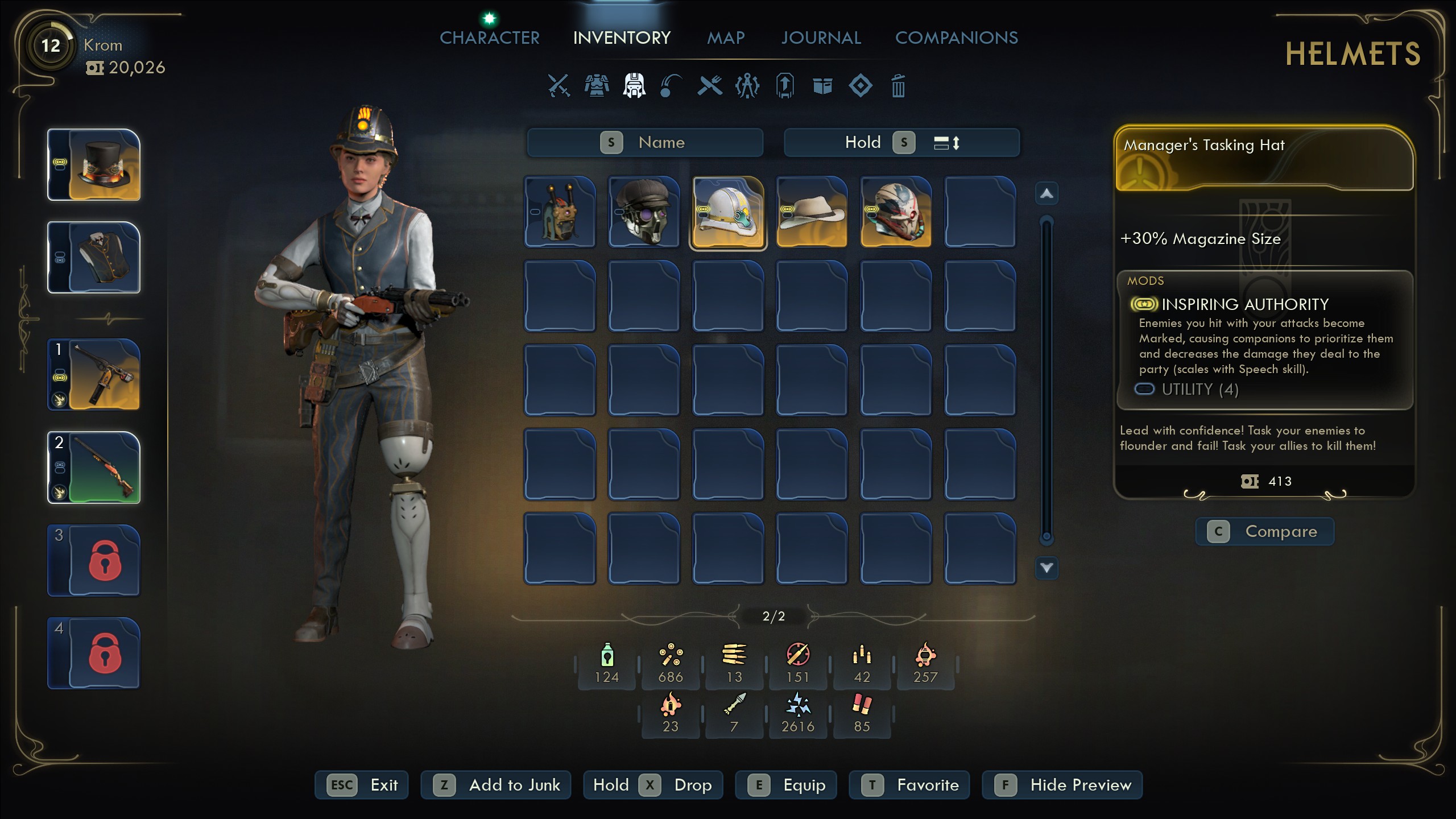Image resolution: width=1456 pixels, height=819 pixels.
Task: Select the Helmets filter icon
Action: pyautogui.click(x=634, y=86)
